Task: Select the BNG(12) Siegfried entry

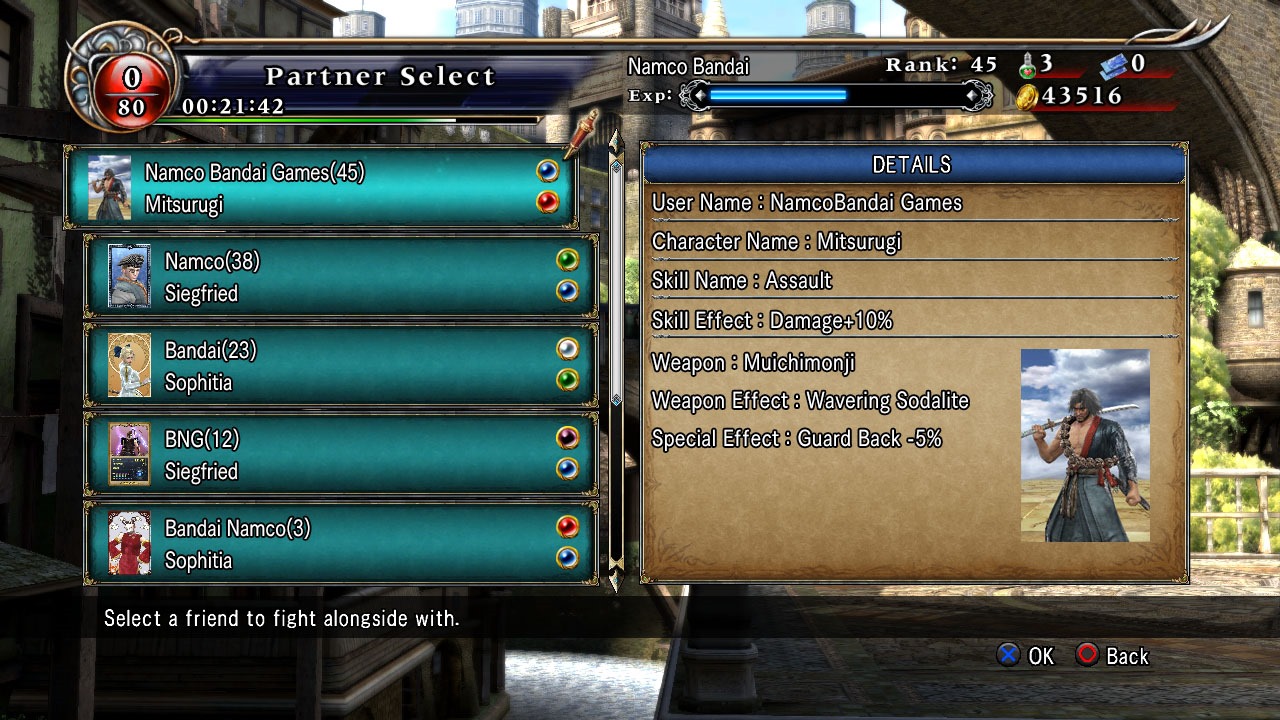Action: pyautogui.click(x=340, y=455)
